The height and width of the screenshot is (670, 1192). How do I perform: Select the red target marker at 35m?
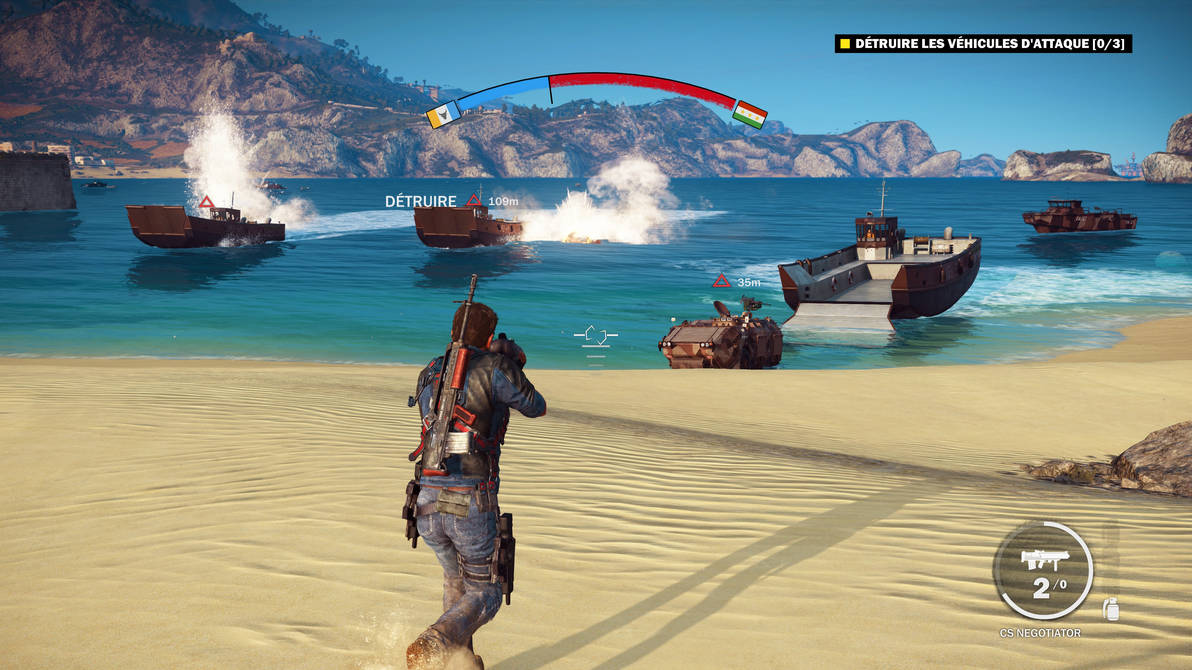[x=721, y=282]
